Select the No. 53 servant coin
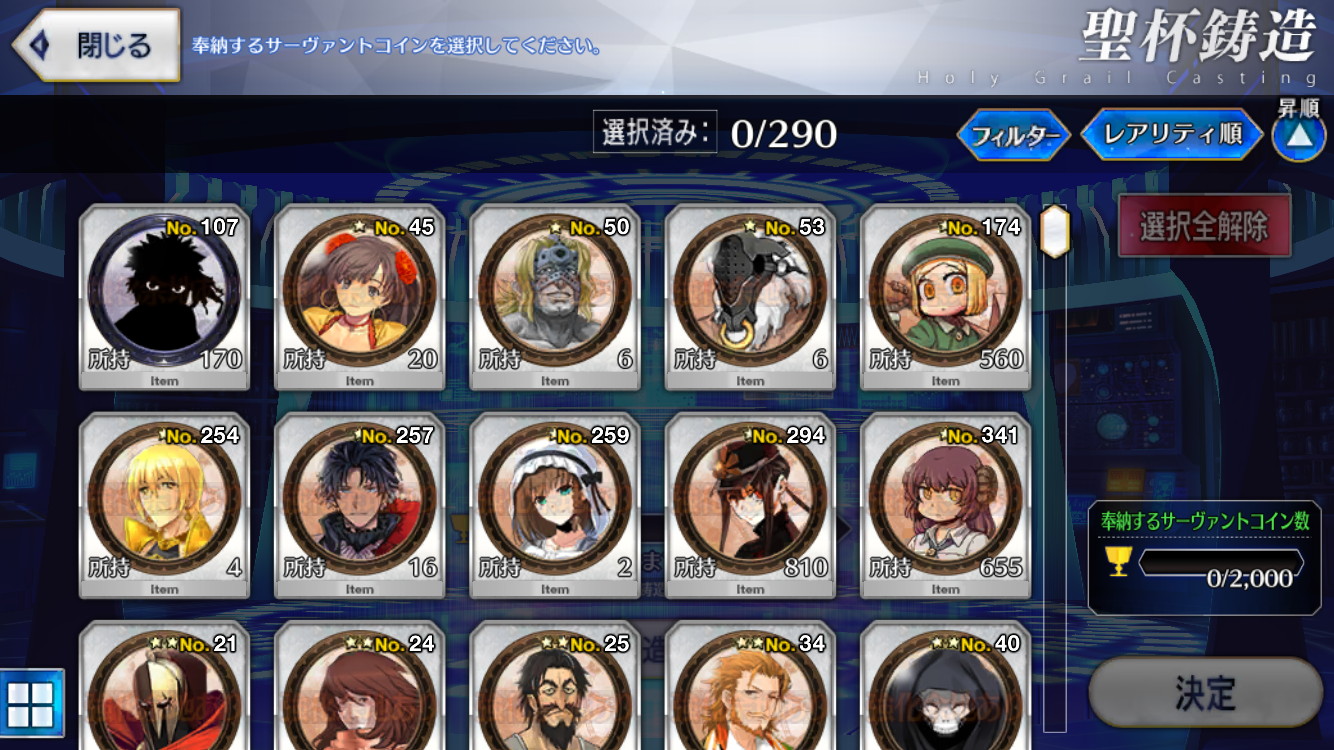 coord(750,300)
